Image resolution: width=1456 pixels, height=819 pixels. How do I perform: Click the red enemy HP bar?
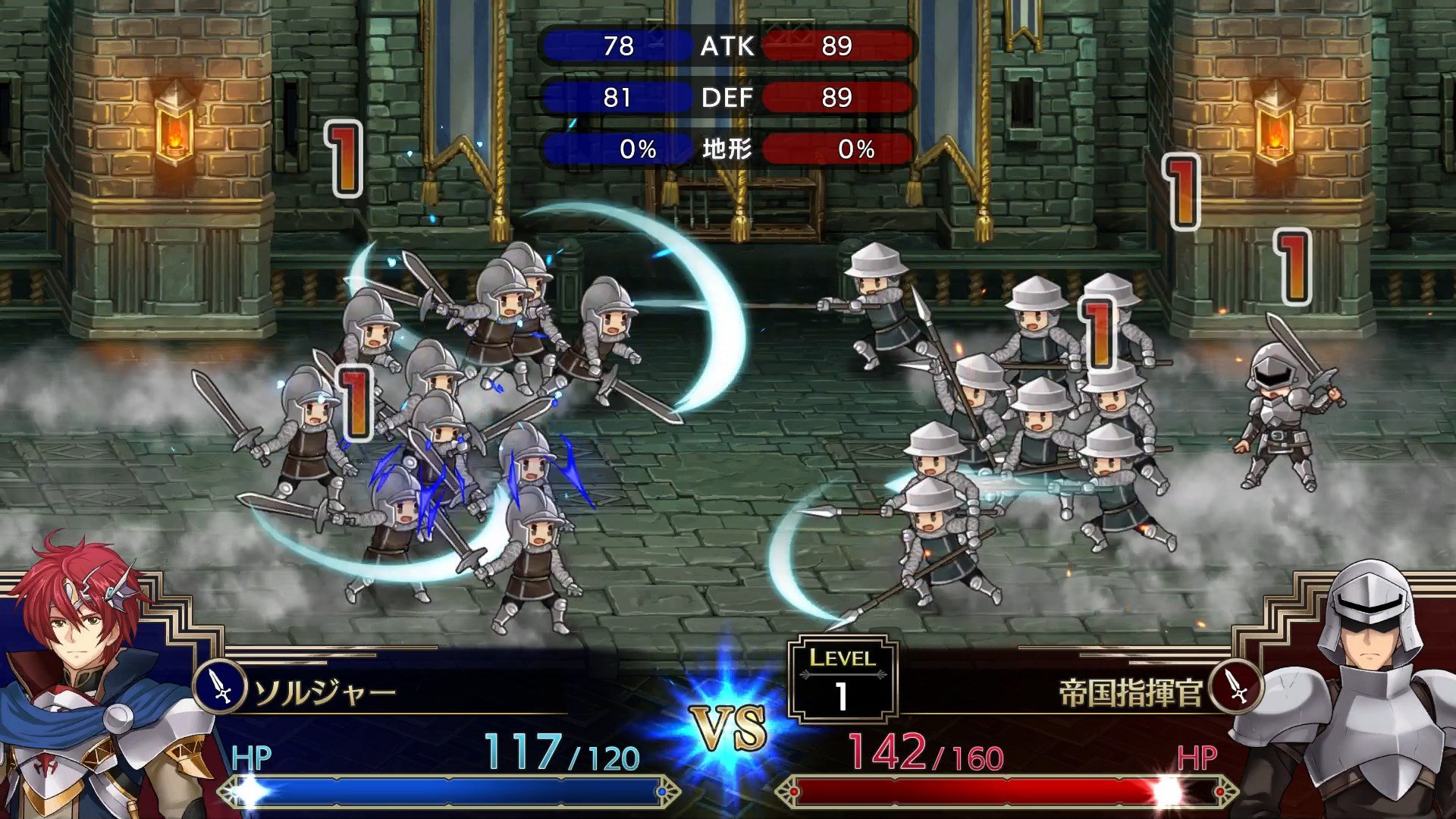point(1001,794)
